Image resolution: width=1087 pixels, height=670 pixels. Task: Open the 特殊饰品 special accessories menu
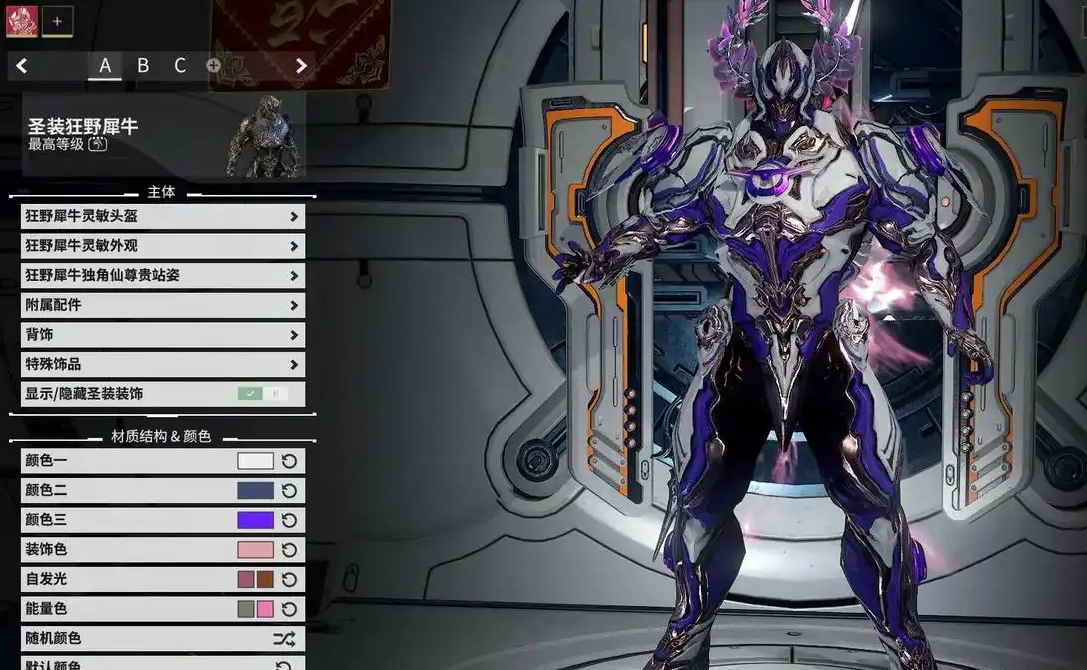tap(162, 364)
